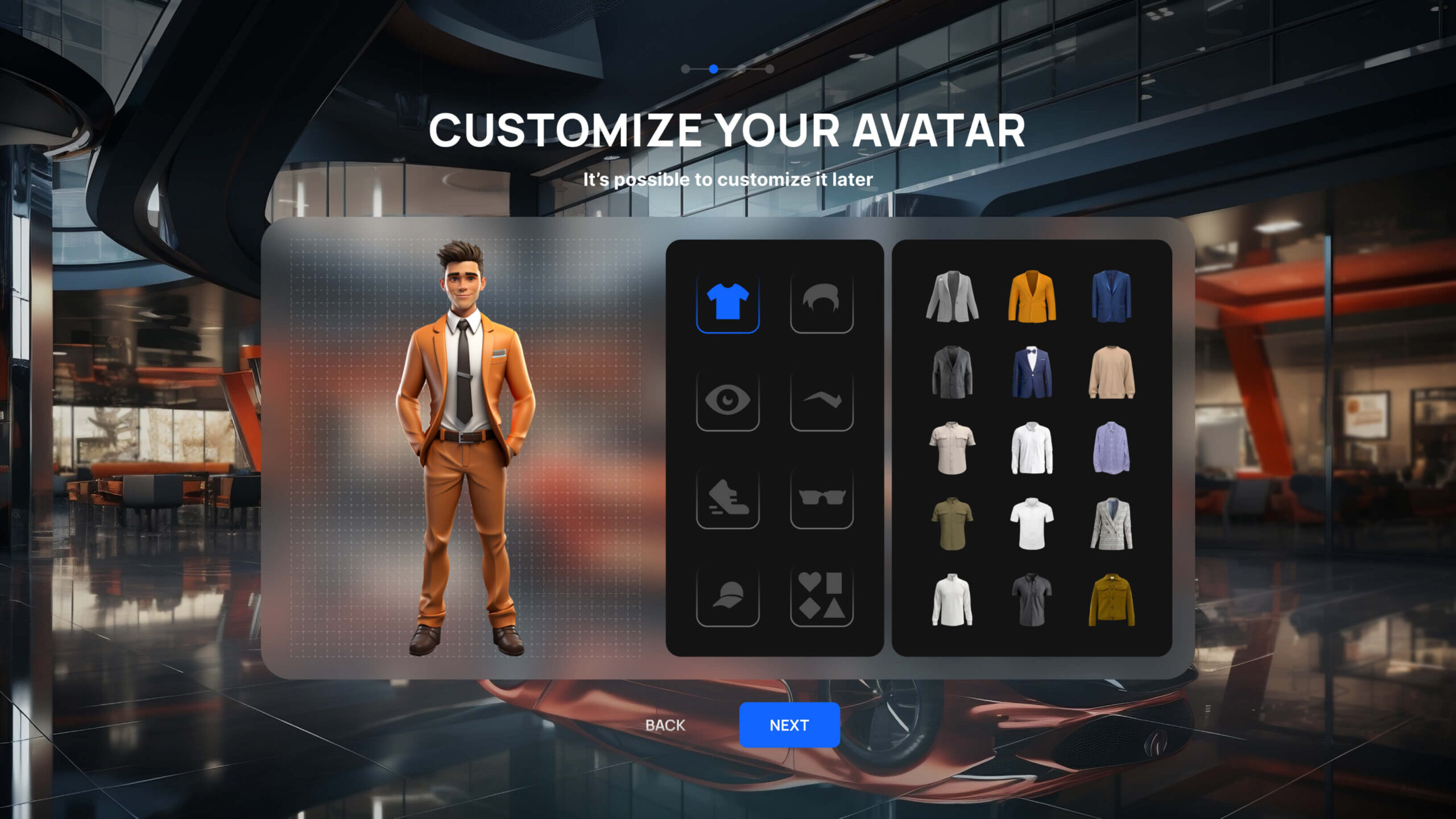The image size is (1456, 819).
Task: Click the blue NEXT button
Action: coord(789,725)
